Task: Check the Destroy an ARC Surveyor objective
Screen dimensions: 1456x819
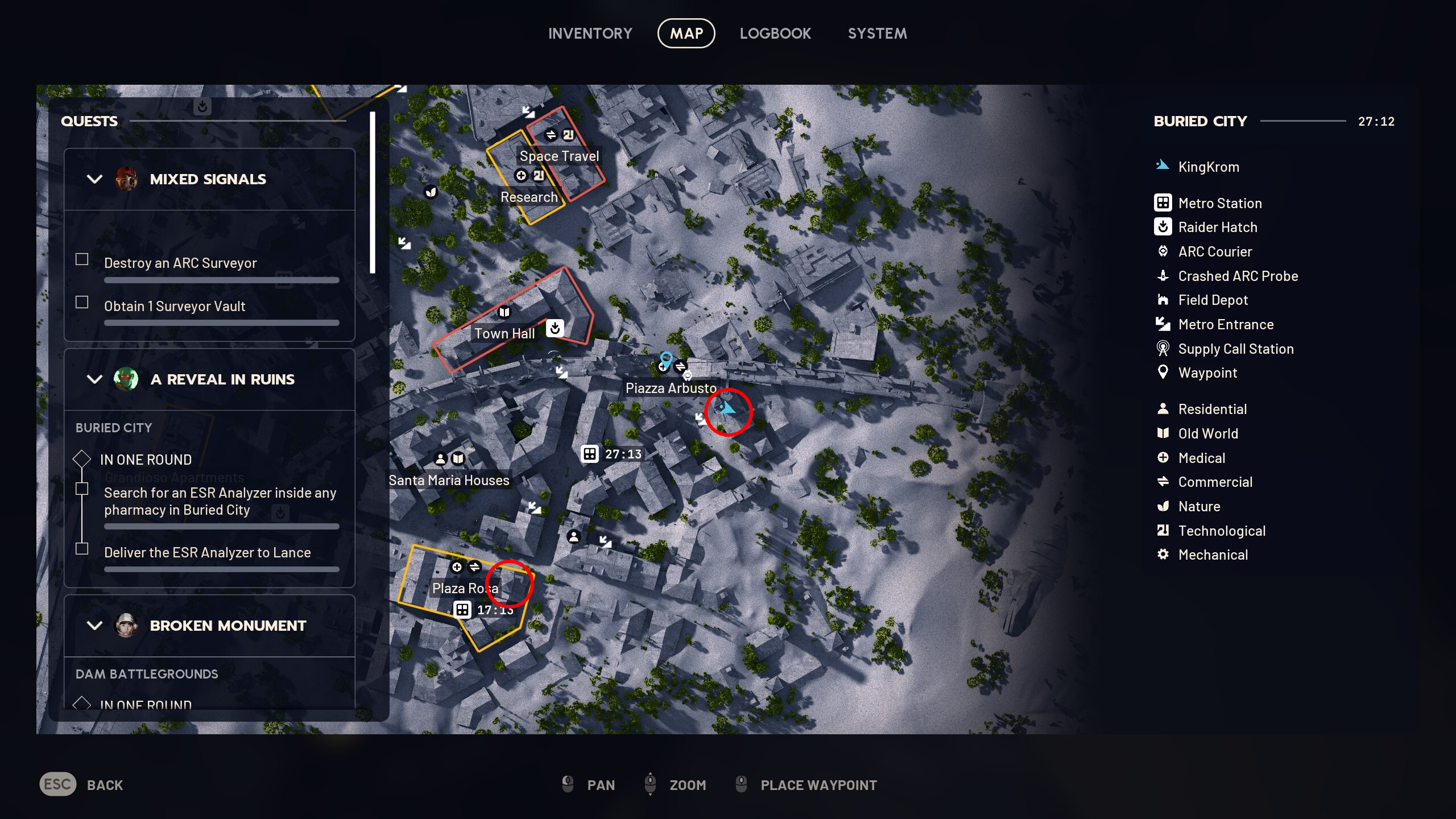Action: coord(81,259)
